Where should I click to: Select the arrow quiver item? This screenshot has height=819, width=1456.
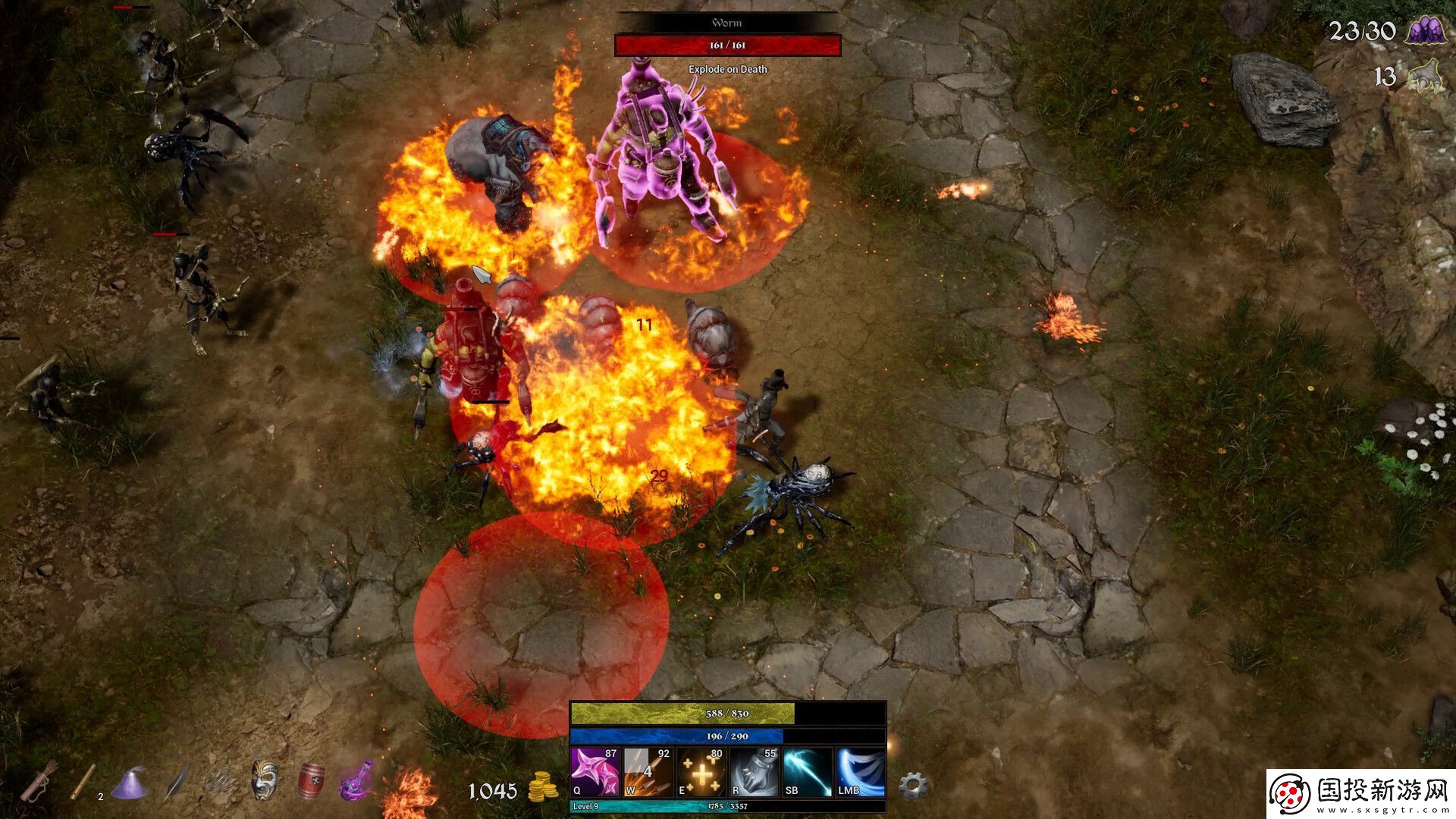(x=38, y=781)
